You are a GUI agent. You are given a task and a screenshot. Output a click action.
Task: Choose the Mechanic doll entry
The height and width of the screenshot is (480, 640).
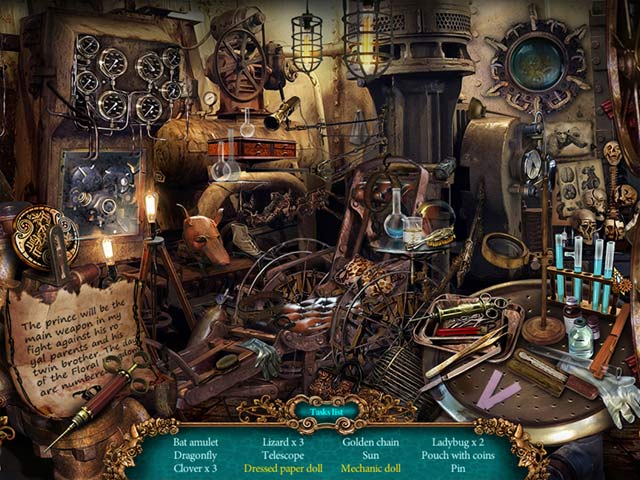[x=373, y=467]
